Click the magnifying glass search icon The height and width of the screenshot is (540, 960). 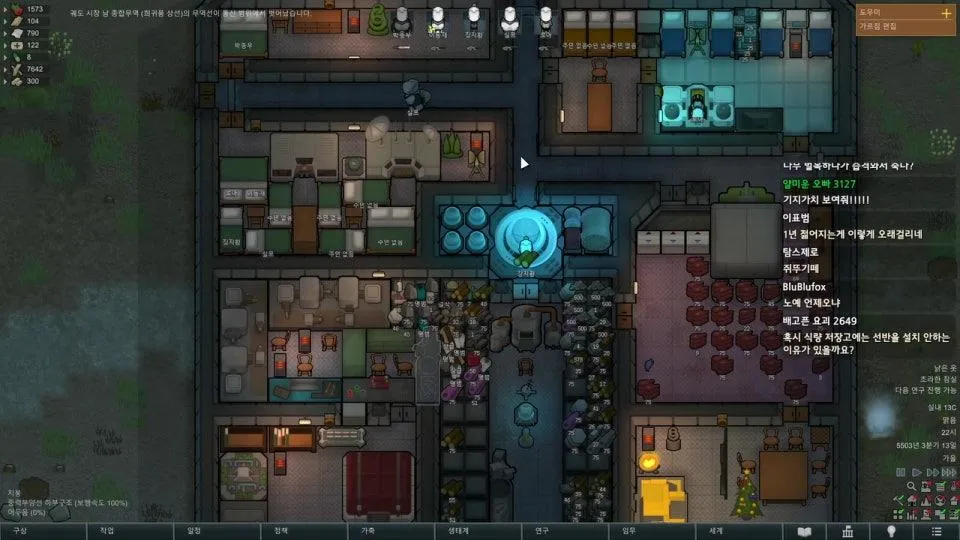point(912,486)
